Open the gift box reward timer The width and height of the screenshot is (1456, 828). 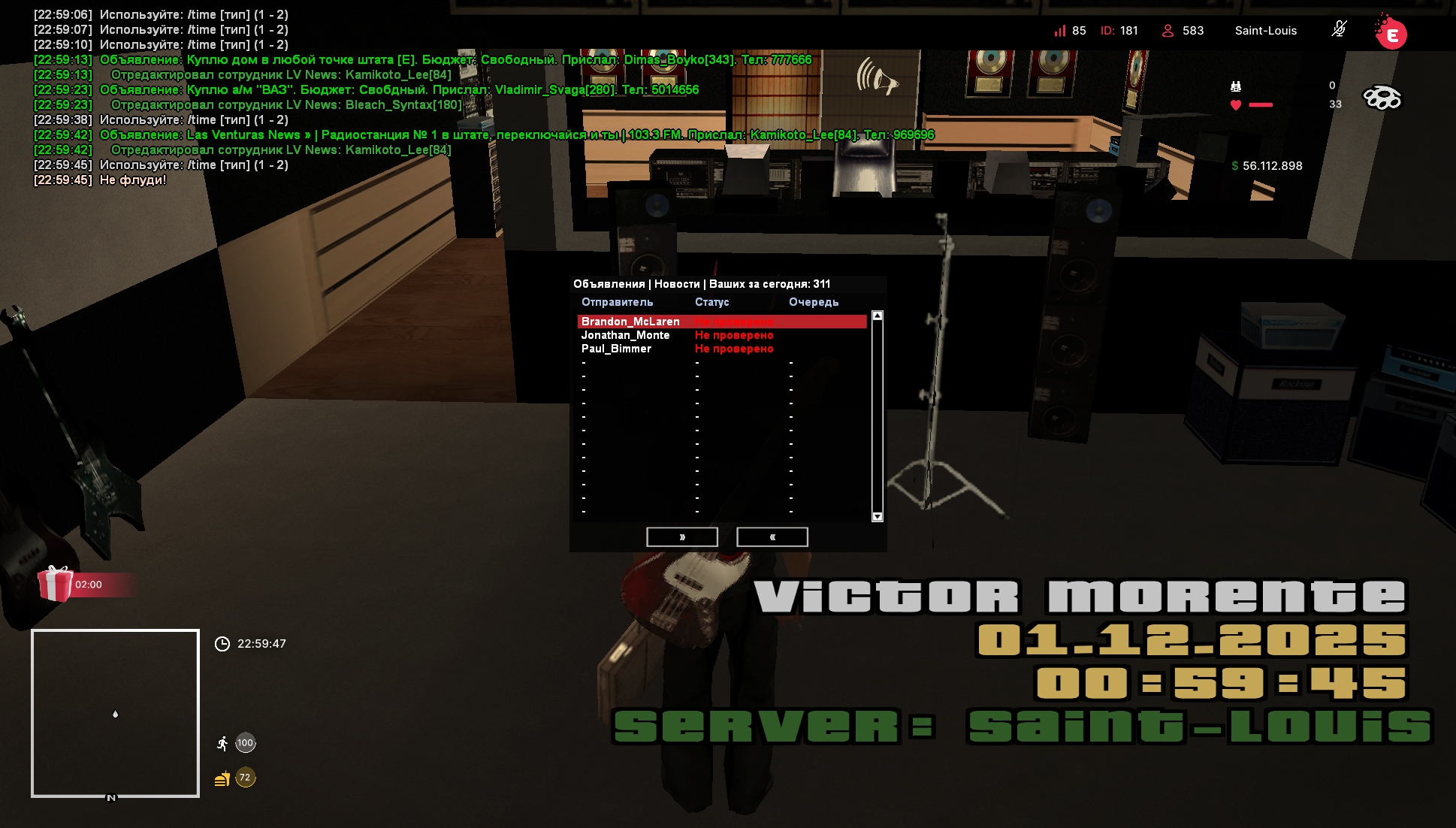[x=56, y=584]
